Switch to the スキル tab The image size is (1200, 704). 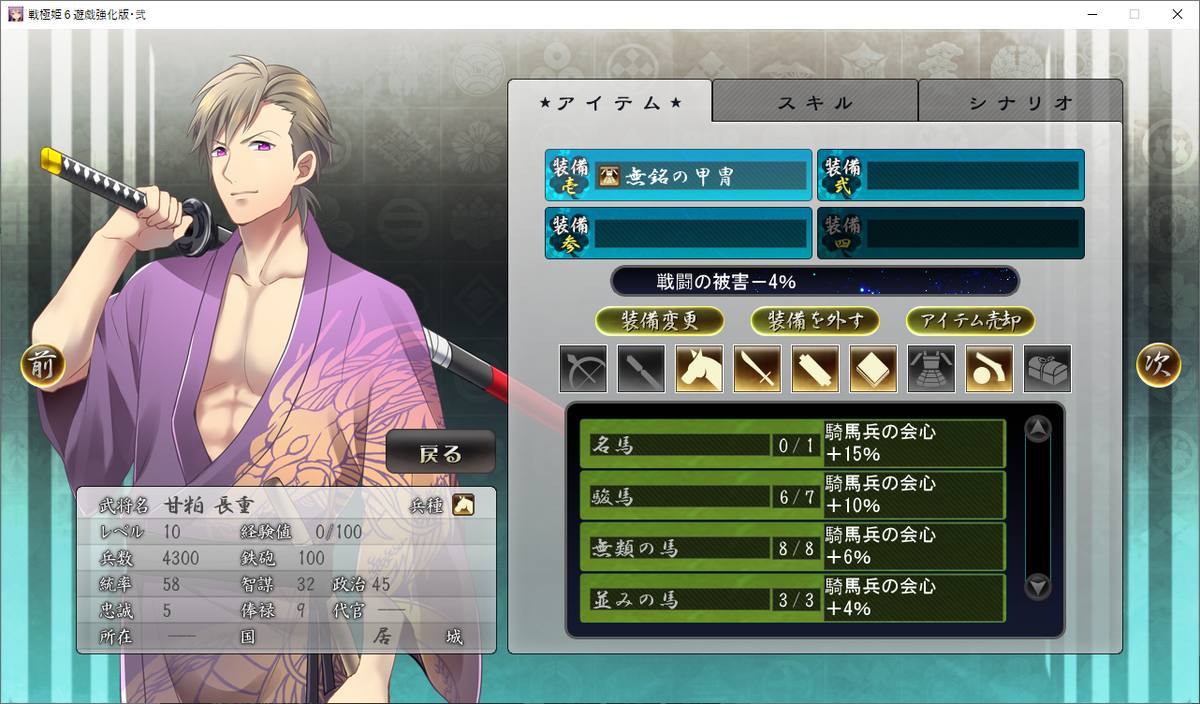815,102
